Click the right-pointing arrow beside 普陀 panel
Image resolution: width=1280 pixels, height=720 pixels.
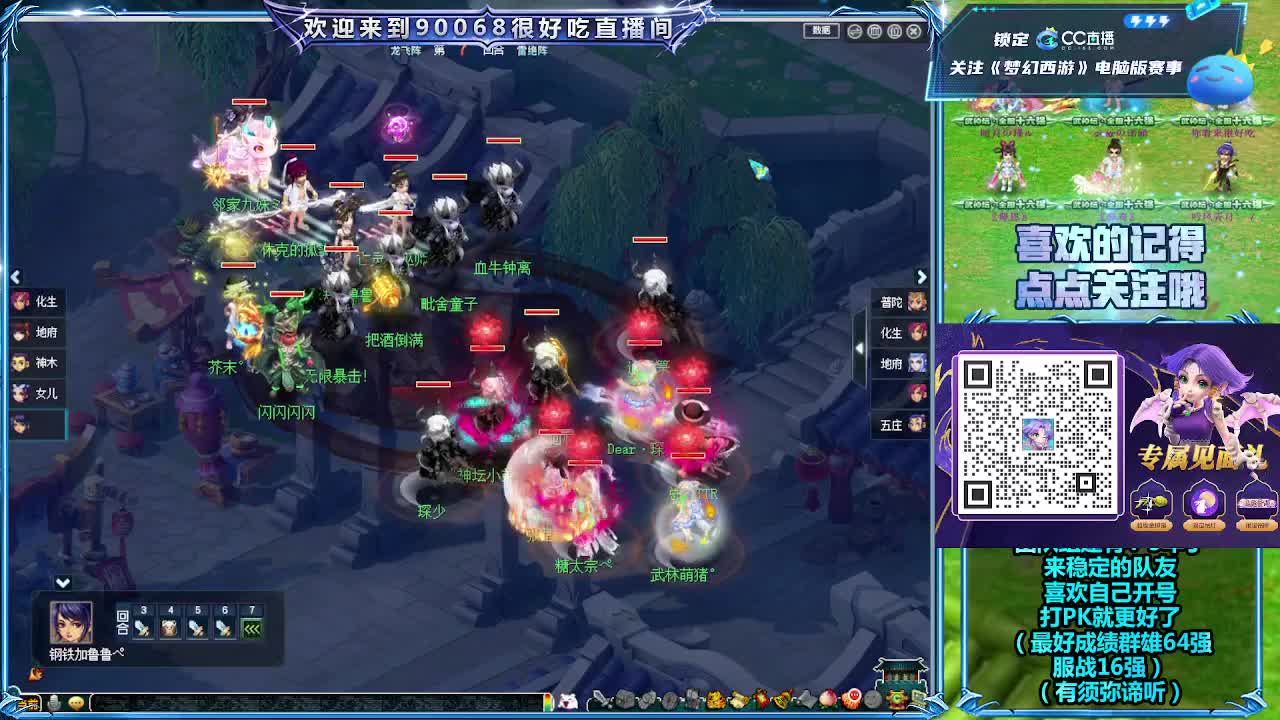pos(922,277)
